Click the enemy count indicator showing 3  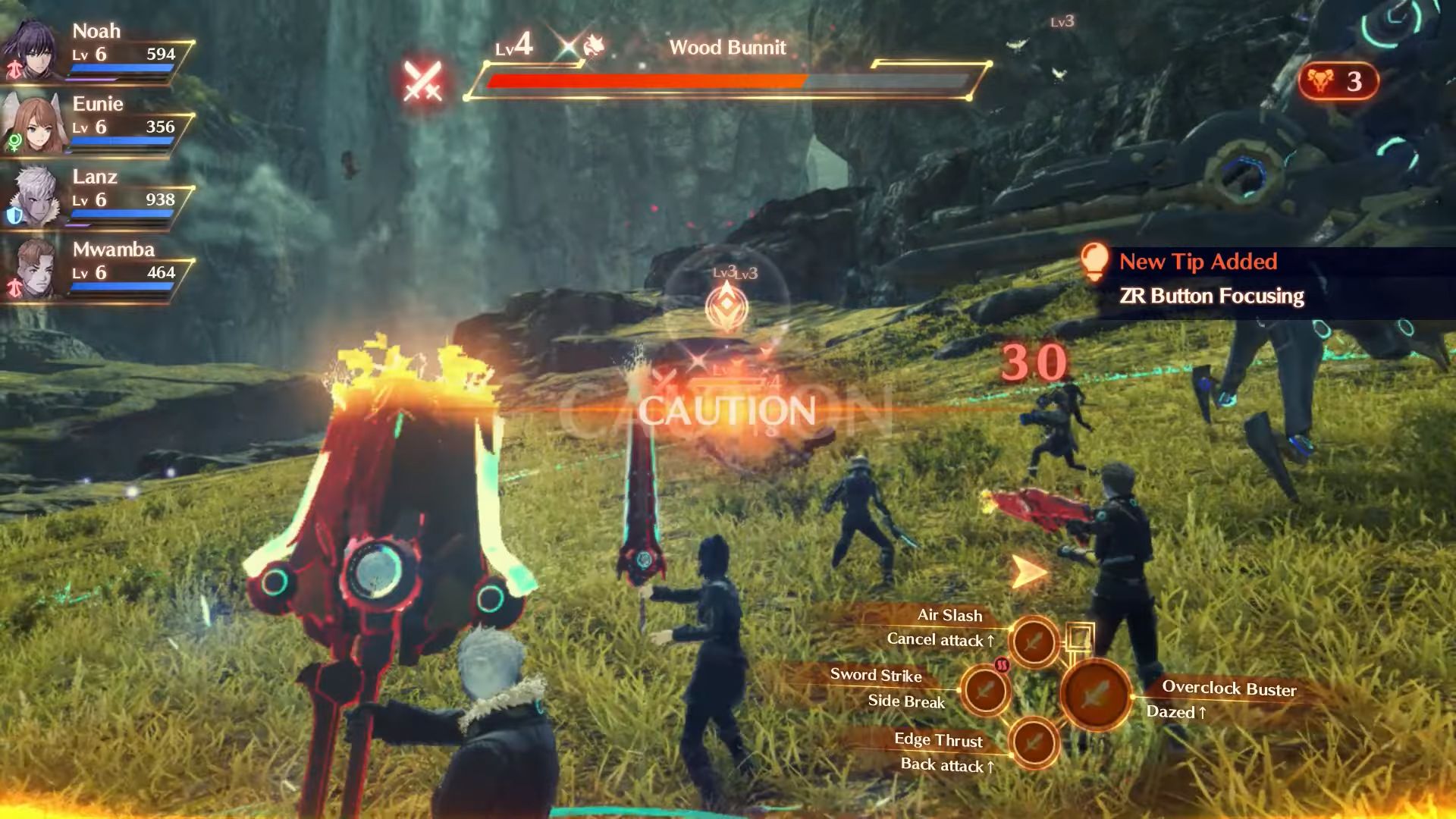tap(1338, 81)
